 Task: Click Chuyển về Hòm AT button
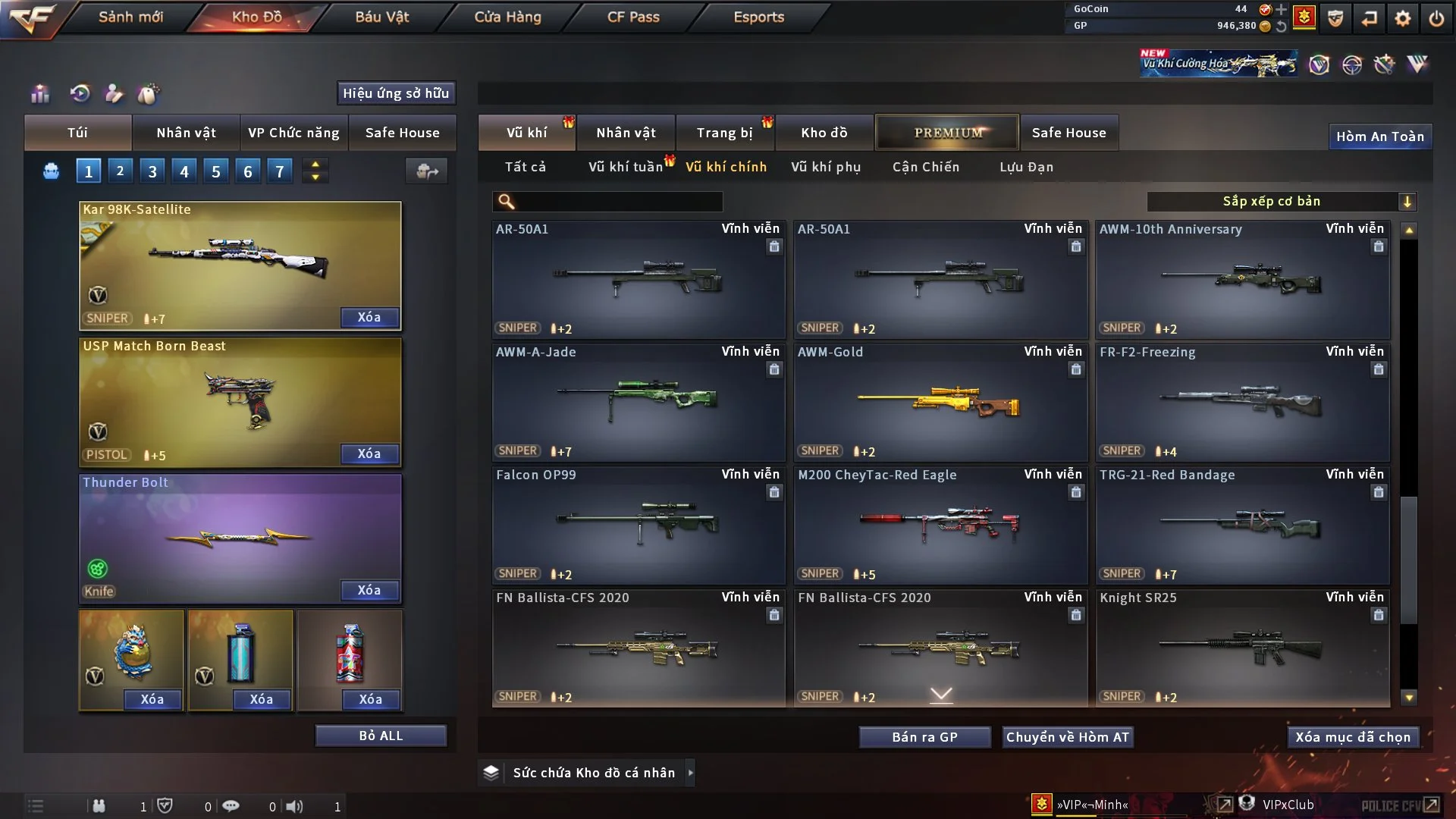[x=1068, y=737]
